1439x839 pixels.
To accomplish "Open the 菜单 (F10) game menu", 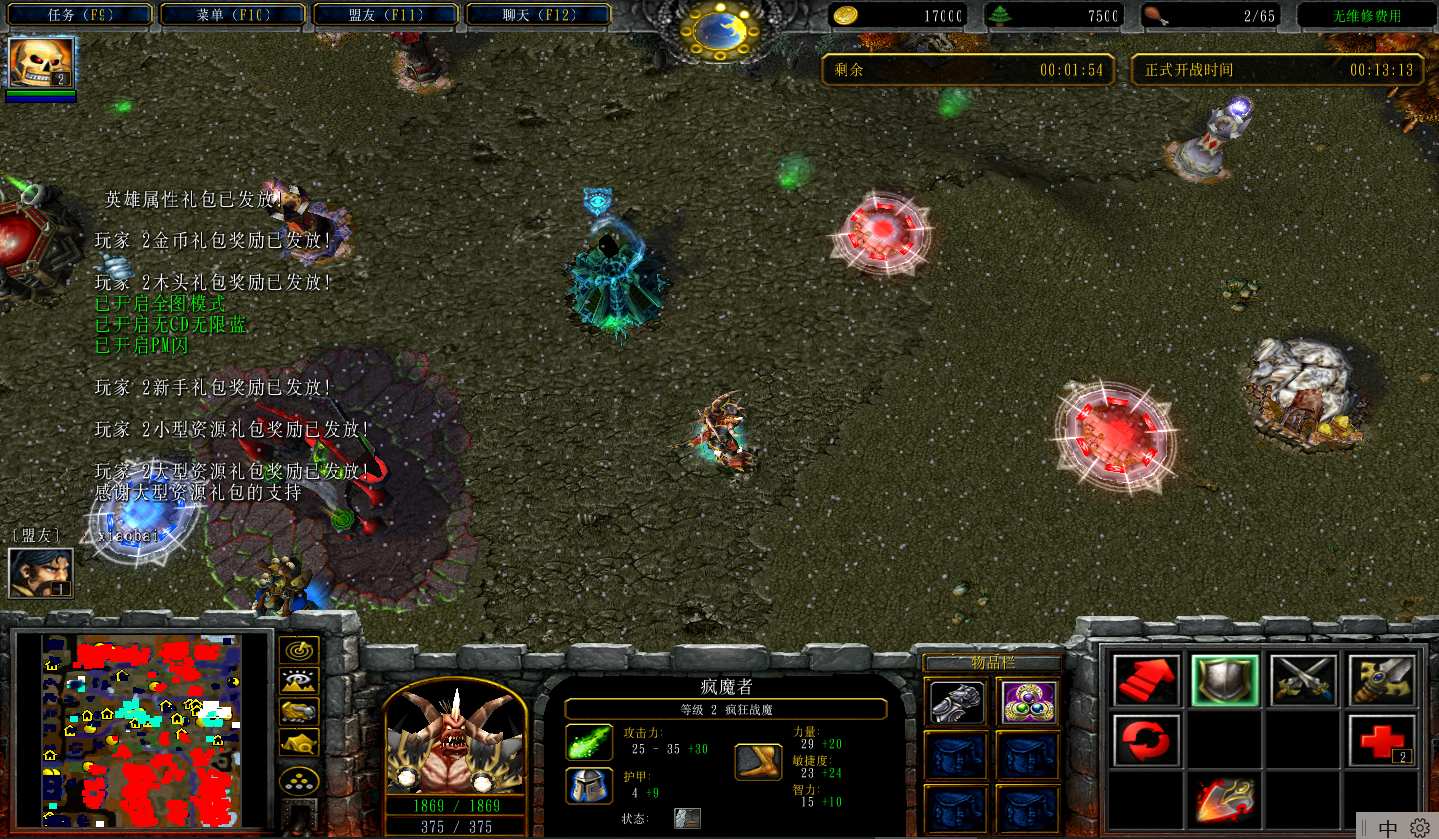I will pyautogui.click(x=233, y=15).
